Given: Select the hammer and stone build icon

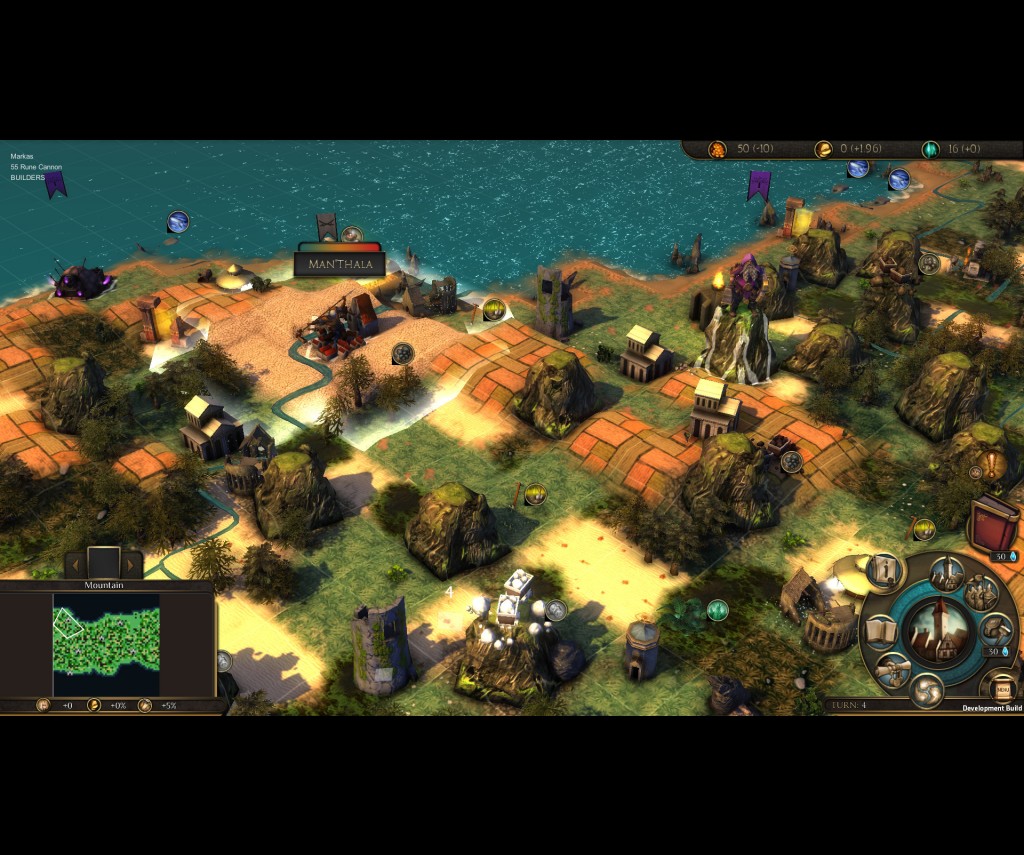Looking at the screenshot, I should pos(995,631).
